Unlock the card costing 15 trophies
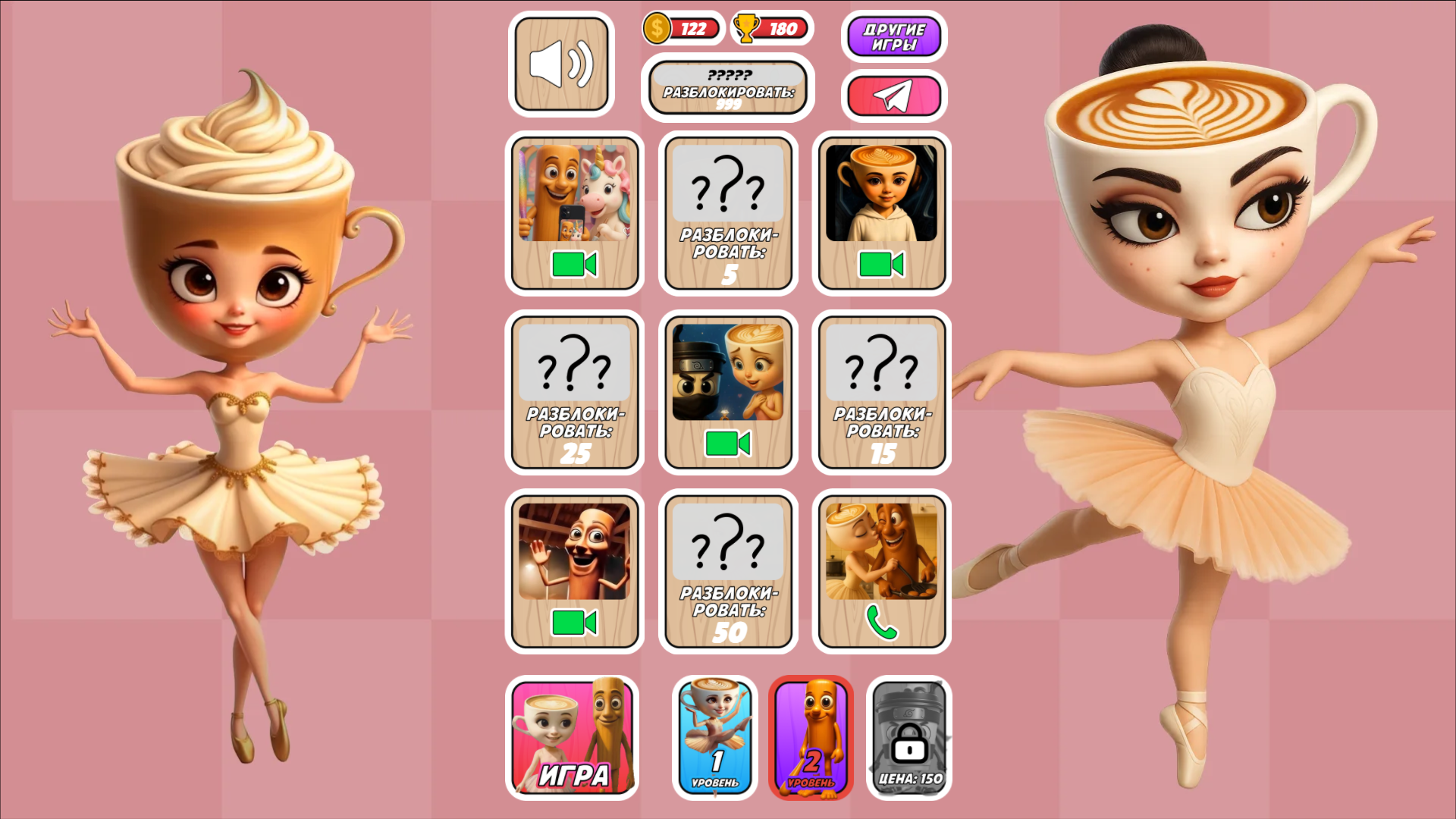The width and height of the screenshot is (1456, 819). pos(882,392)
